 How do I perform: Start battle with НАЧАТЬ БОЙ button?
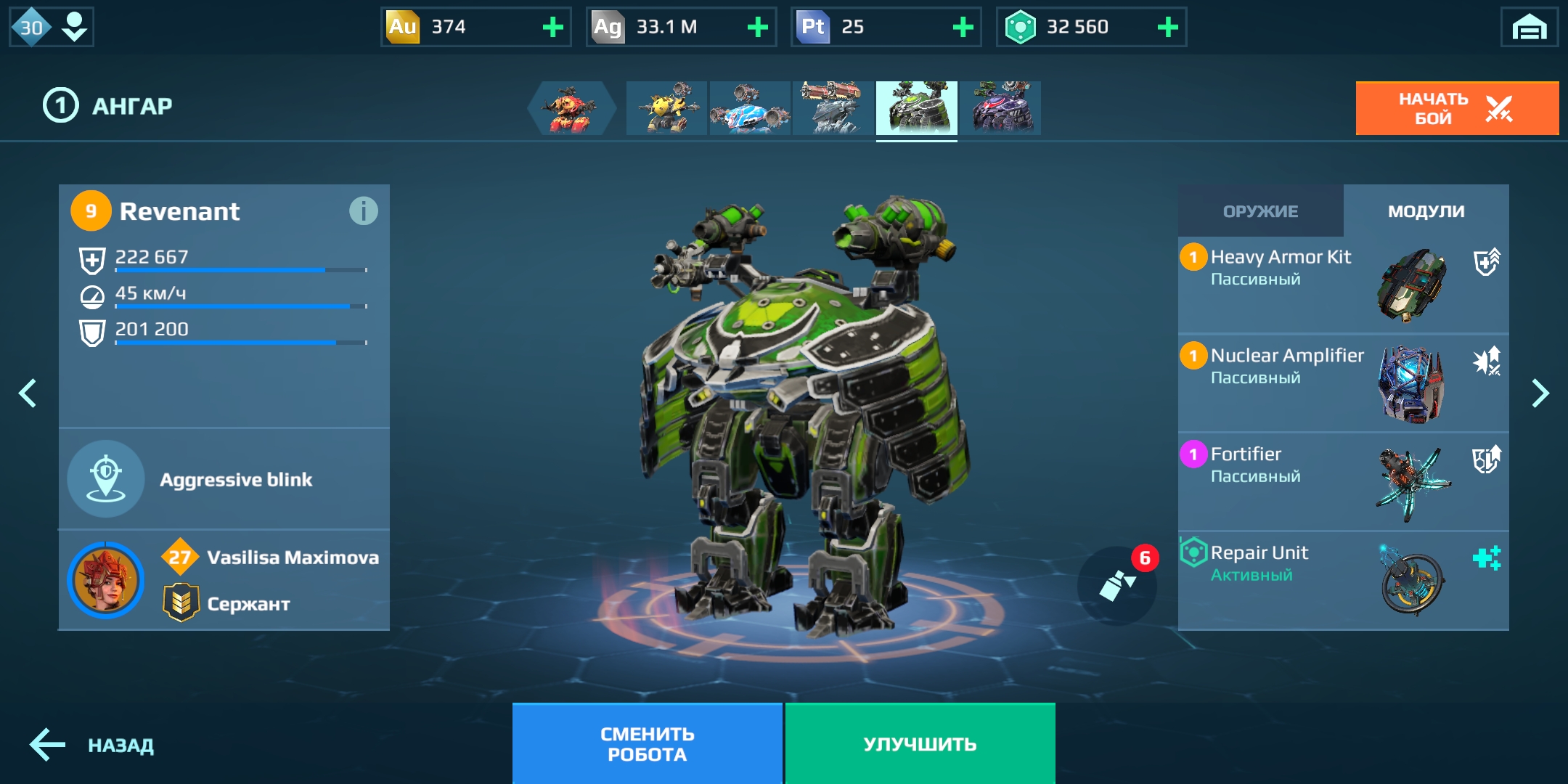pos(1456,109)
